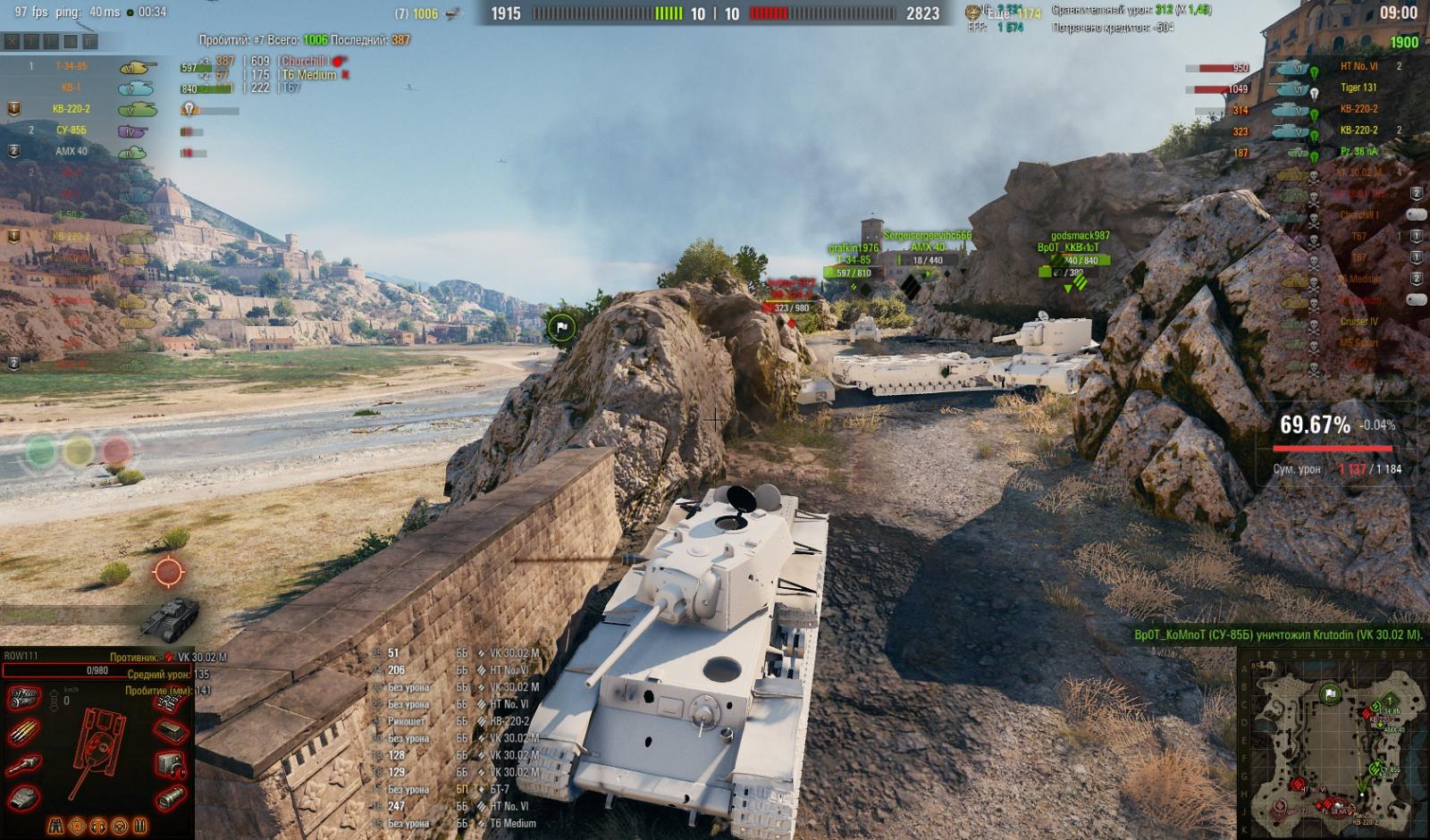Click the gunner crosshair crew icon
The width and height of the screenshot is (1430, 840).
pyautogui.click(x=78, y=825)
